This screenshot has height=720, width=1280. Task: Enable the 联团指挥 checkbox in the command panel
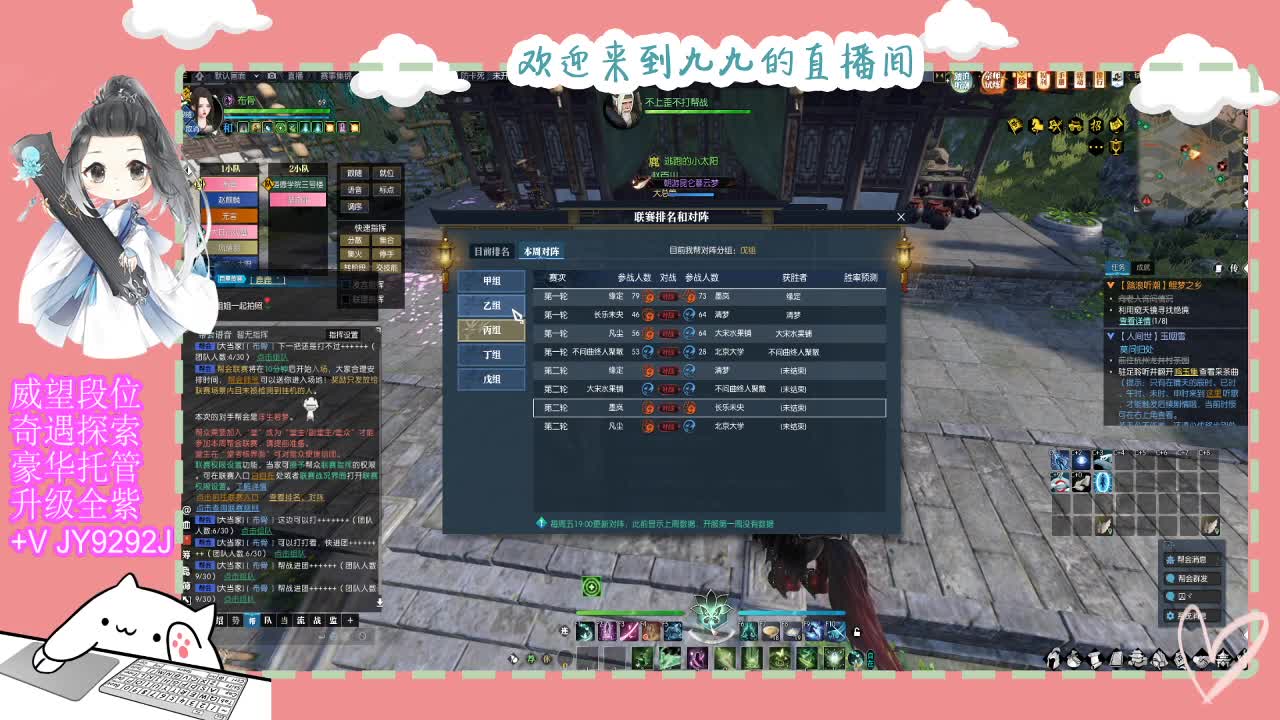click(x=346, y=300)
